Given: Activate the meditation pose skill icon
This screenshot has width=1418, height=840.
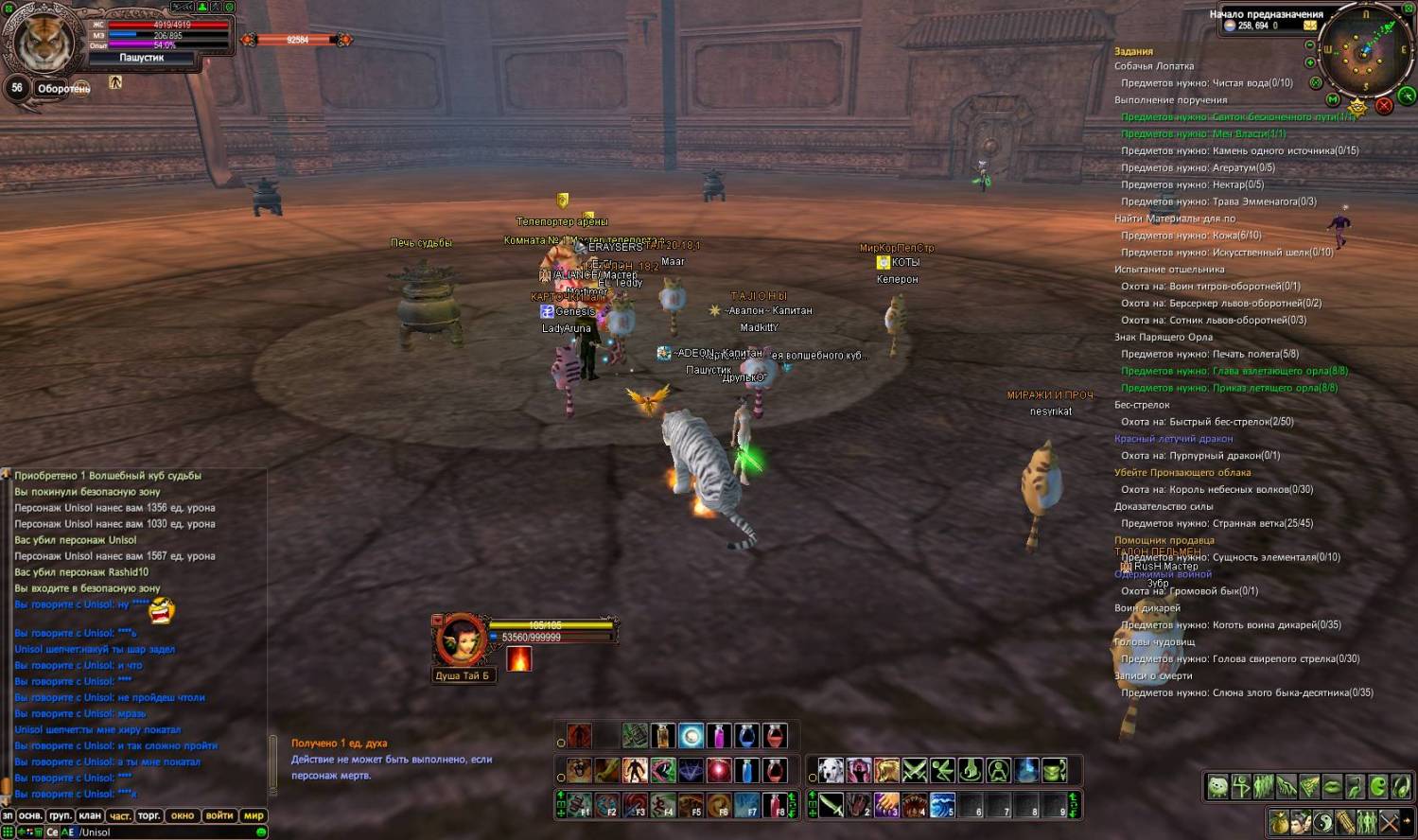Looking at the screenshot, I should click(998, 771).
